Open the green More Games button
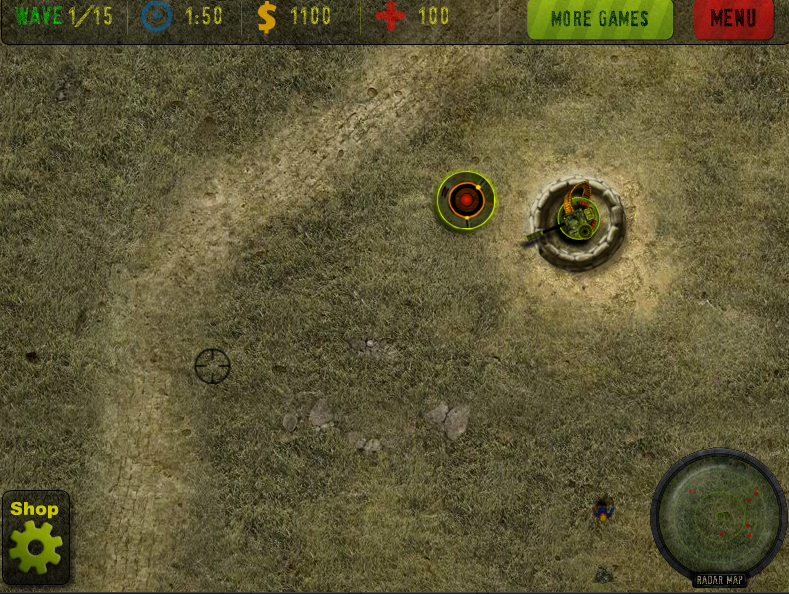Screen dimensions: 789x594 pos(599,19)
